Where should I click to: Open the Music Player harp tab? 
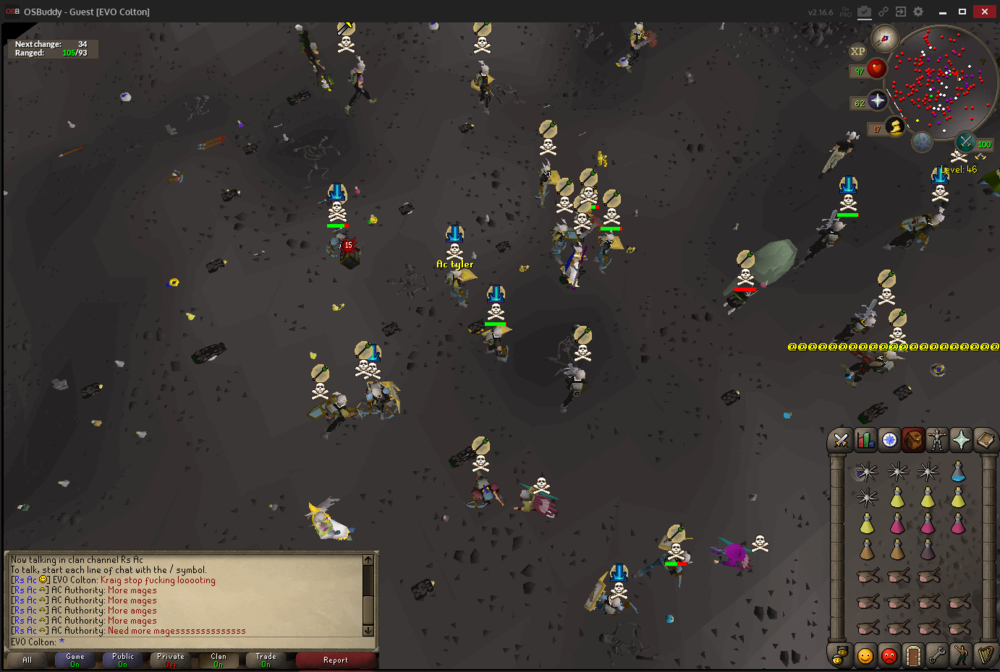coord(985,656)
